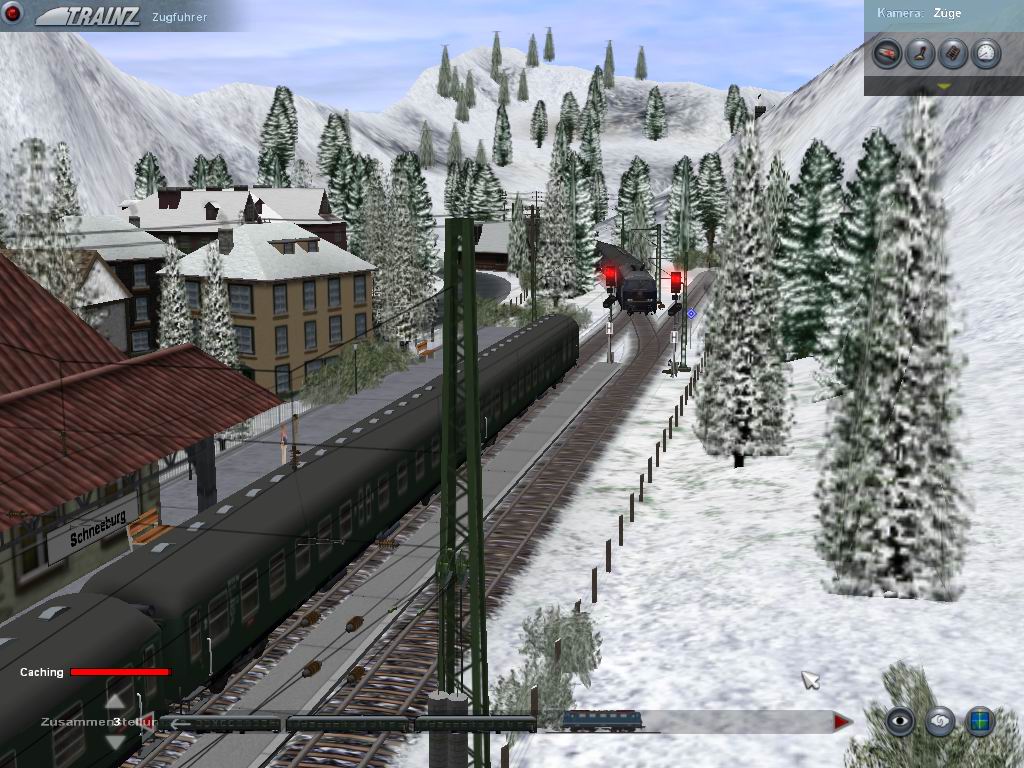Toggle the eye view button

[x=900, y=721]
